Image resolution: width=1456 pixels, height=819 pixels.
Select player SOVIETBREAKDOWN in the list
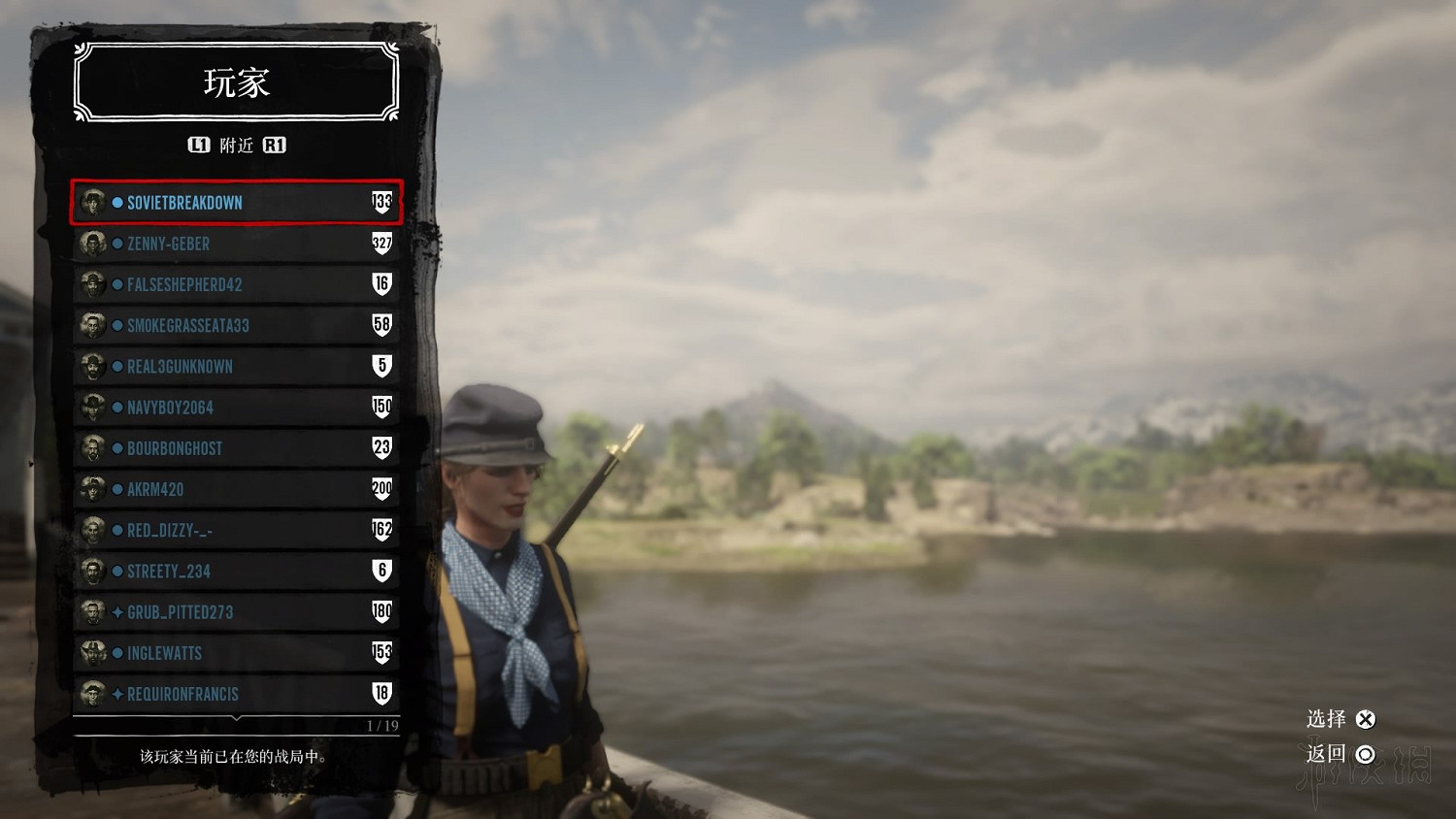coord(236,202)
